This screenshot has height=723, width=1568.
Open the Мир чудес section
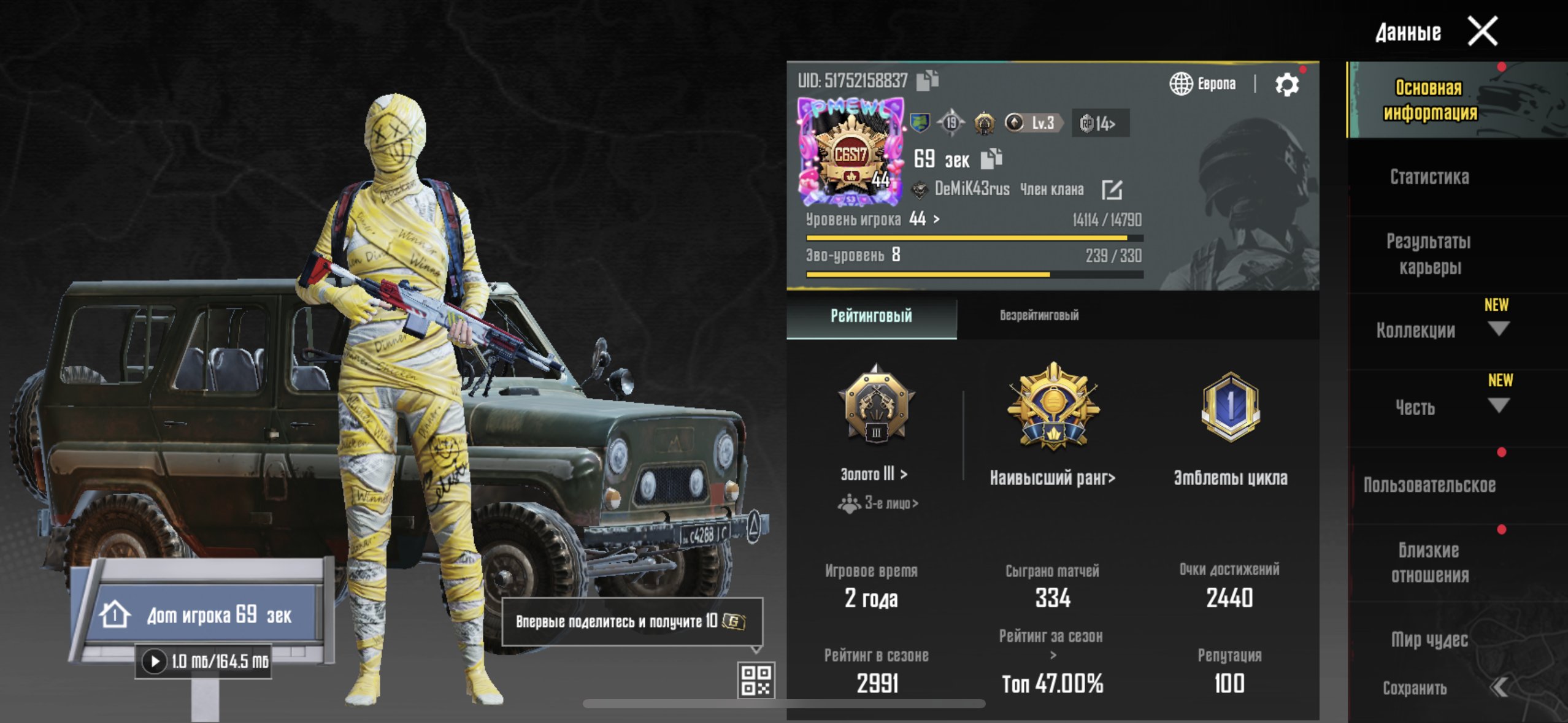1429,640
